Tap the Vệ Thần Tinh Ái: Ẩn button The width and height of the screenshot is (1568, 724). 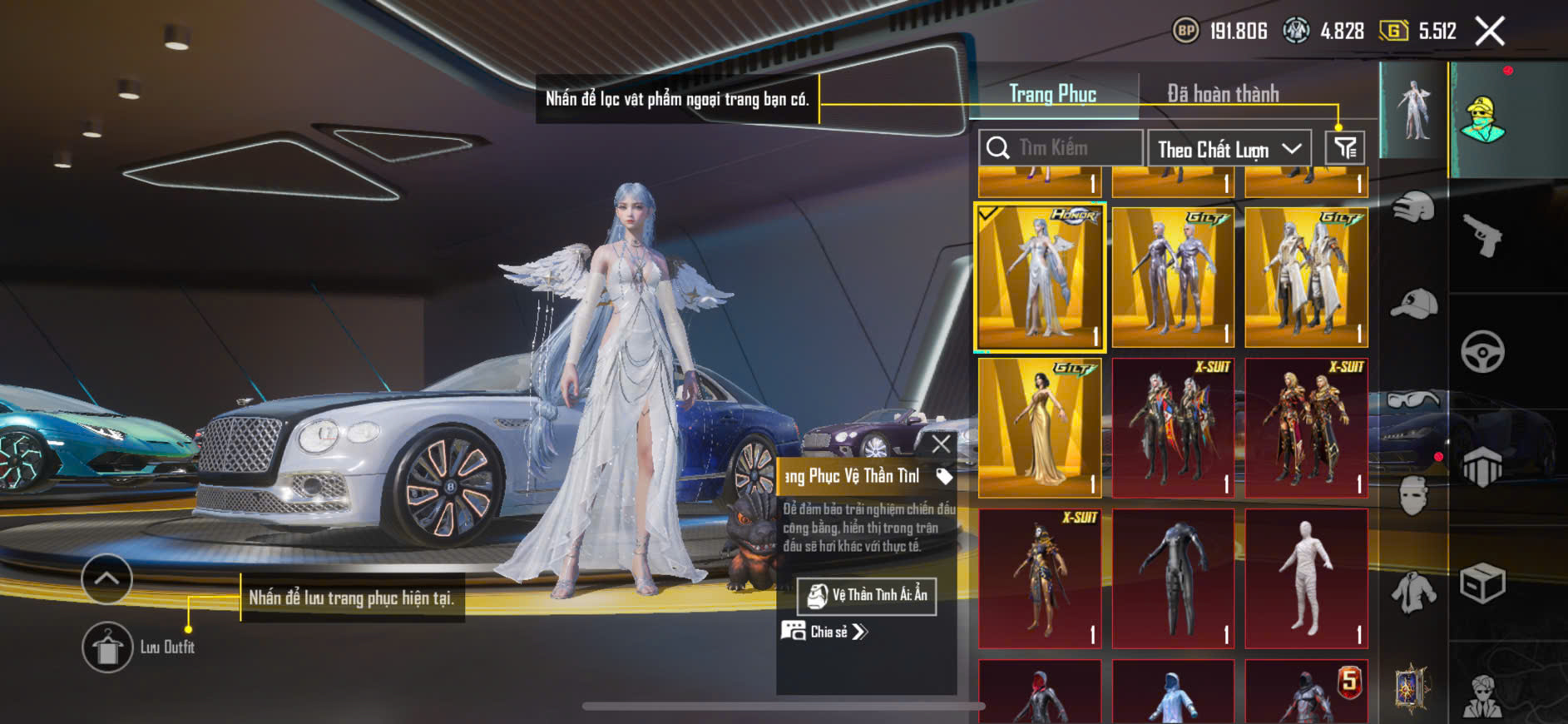tap(867, 596)
